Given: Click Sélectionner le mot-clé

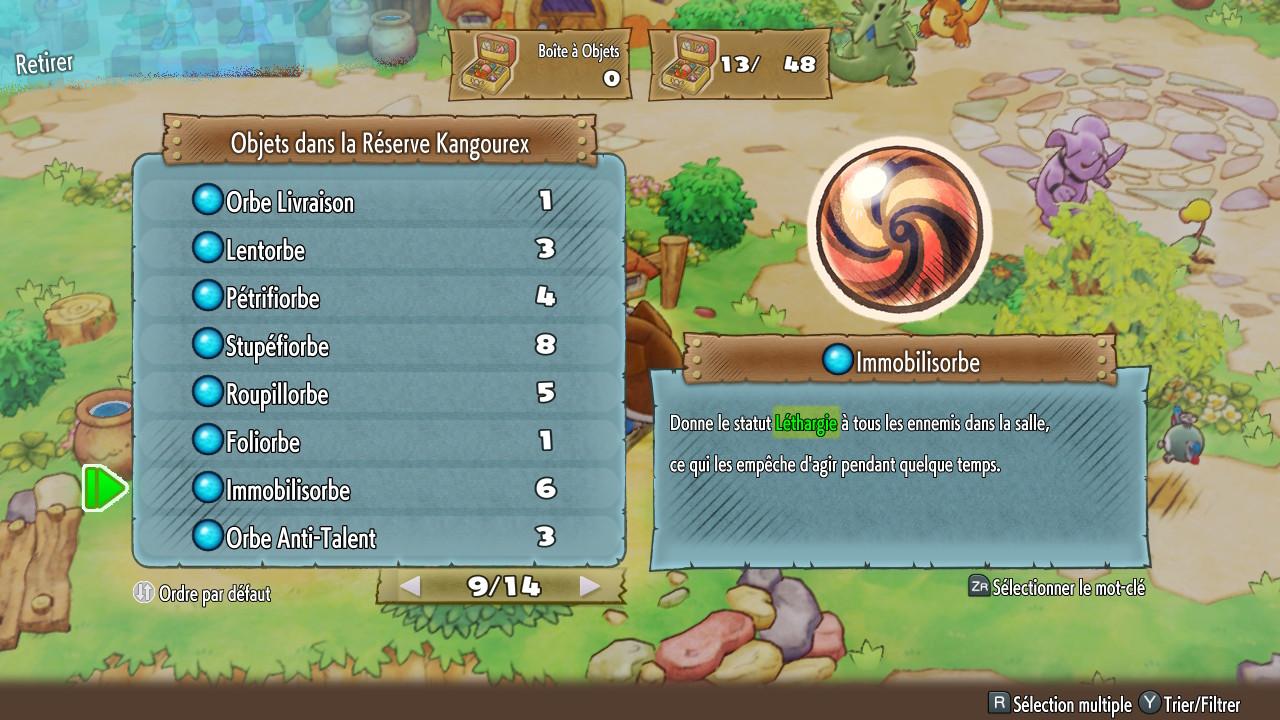Looking at the screenshot, I should click(1057, 588).
